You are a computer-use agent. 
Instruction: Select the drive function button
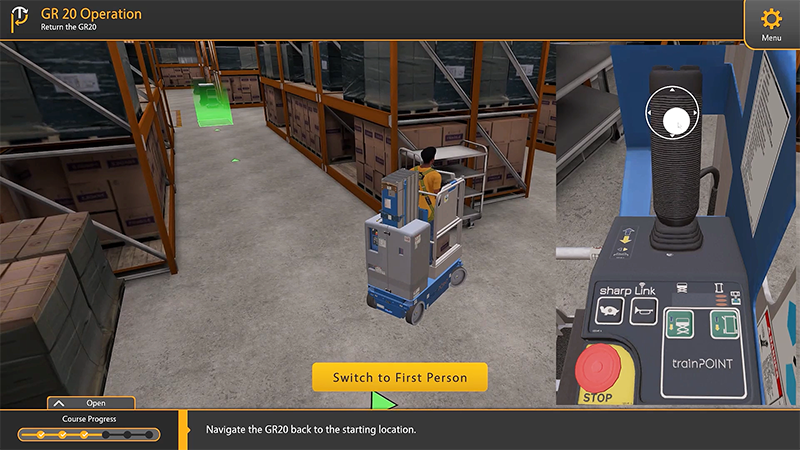tap(723, 323)
